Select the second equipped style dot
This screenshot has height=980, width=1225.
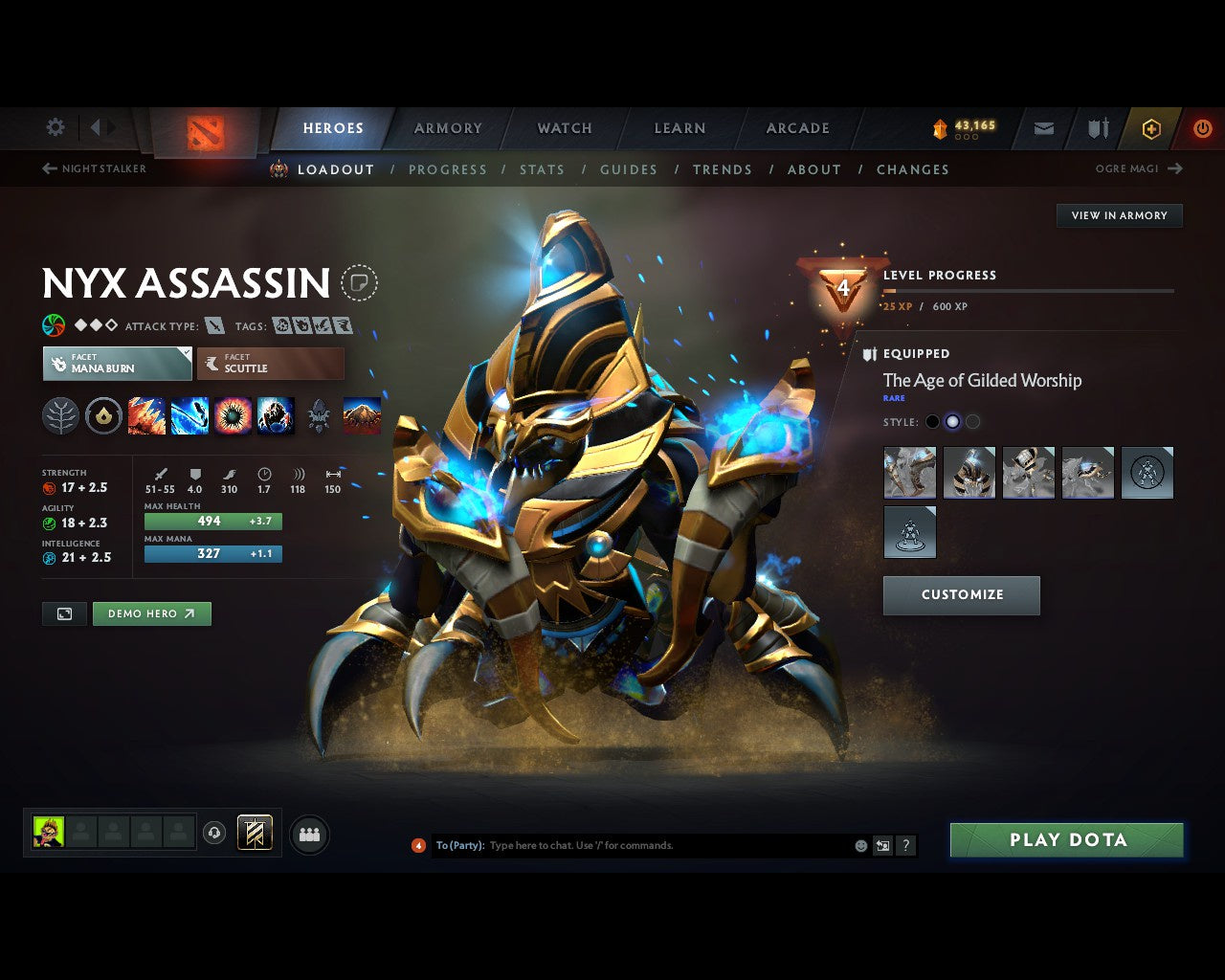(952, 421)
